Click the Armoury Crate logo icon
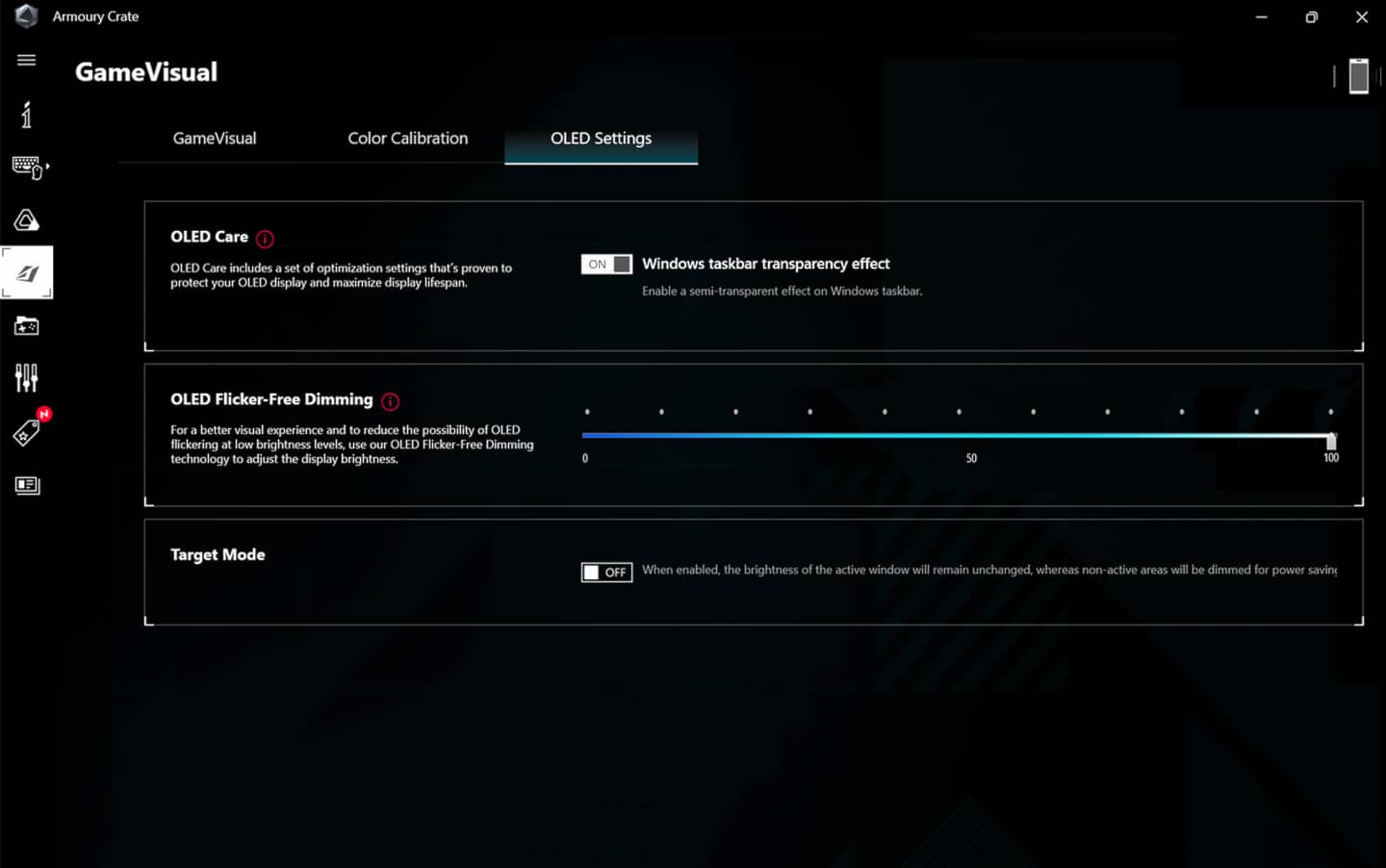Screen dimensions: 1386x868 pos(26,16)
